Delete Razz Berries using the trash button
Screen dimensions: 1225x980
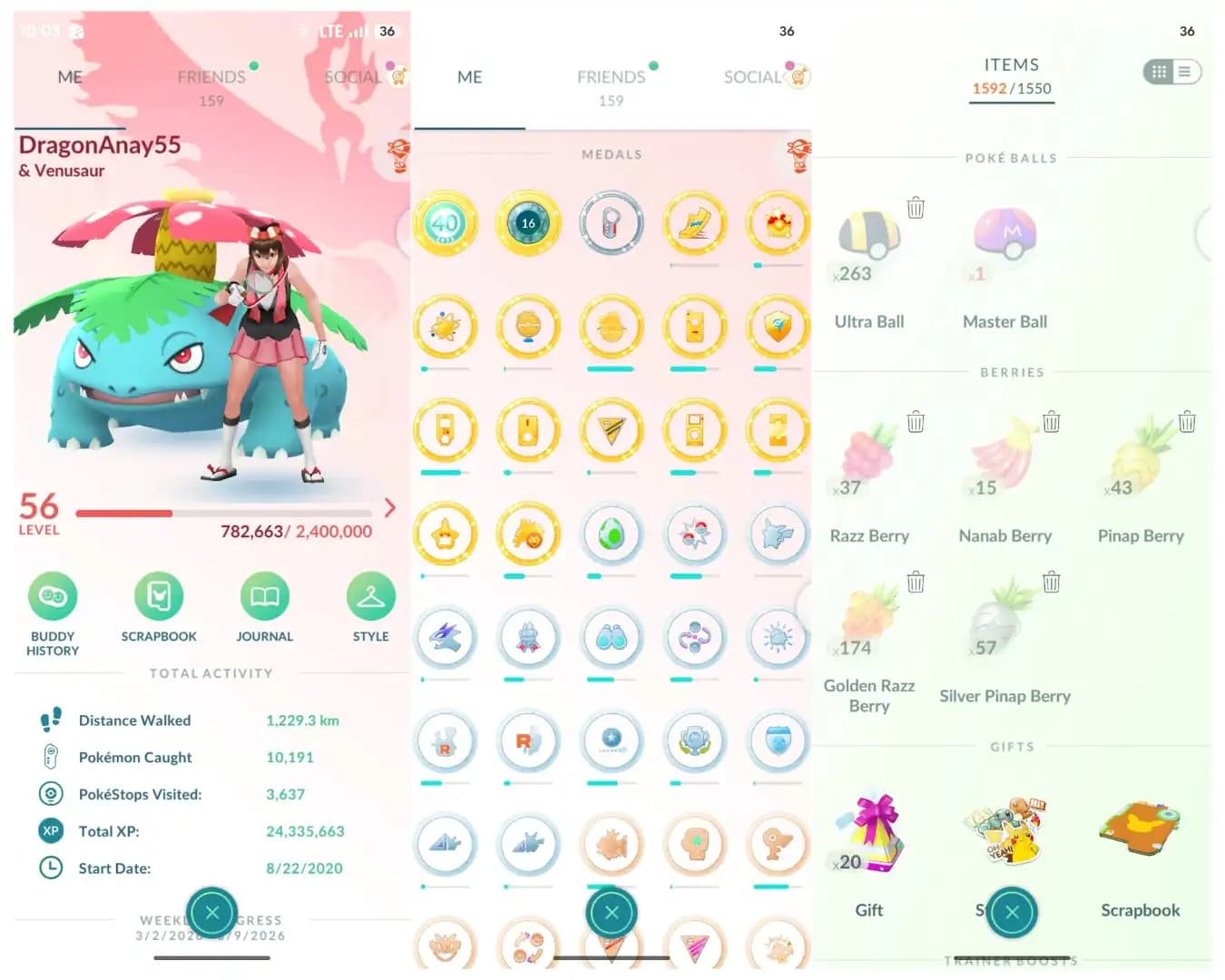[916, 421]
